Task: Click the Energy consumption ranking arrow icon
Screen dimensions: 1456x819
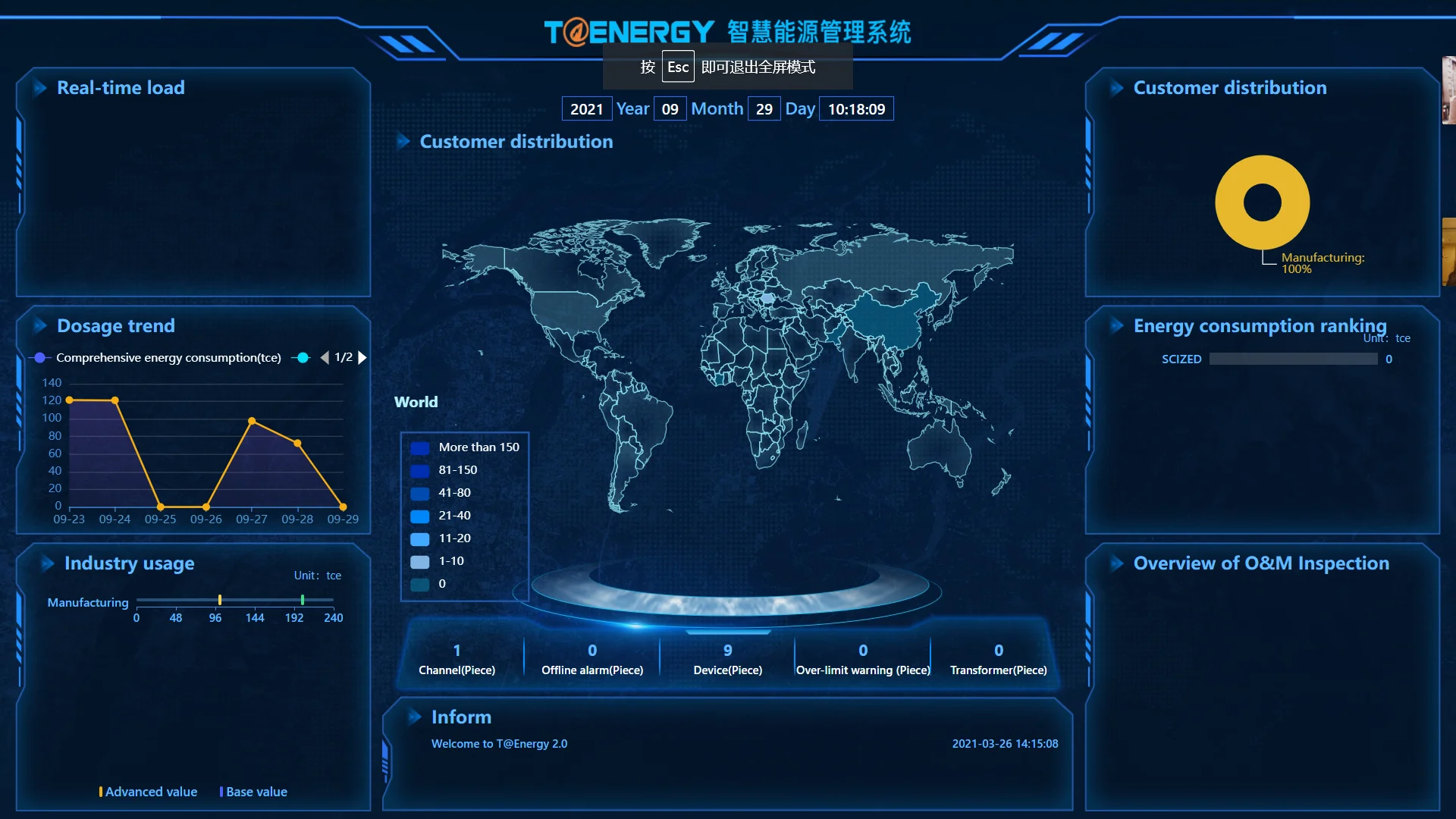Action: tap(1116, 326)
